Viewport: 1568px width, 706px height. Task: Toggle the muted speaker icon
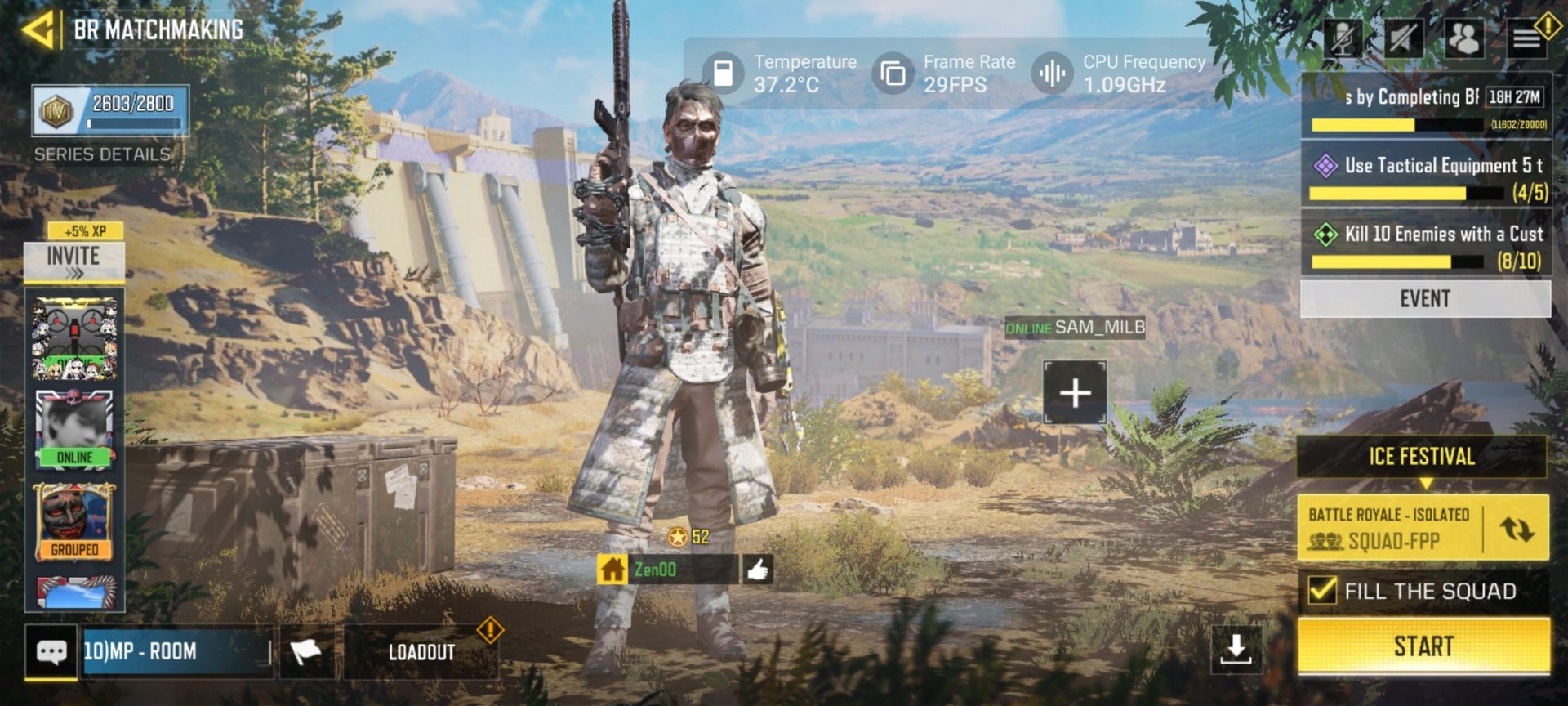point(1403,38)
